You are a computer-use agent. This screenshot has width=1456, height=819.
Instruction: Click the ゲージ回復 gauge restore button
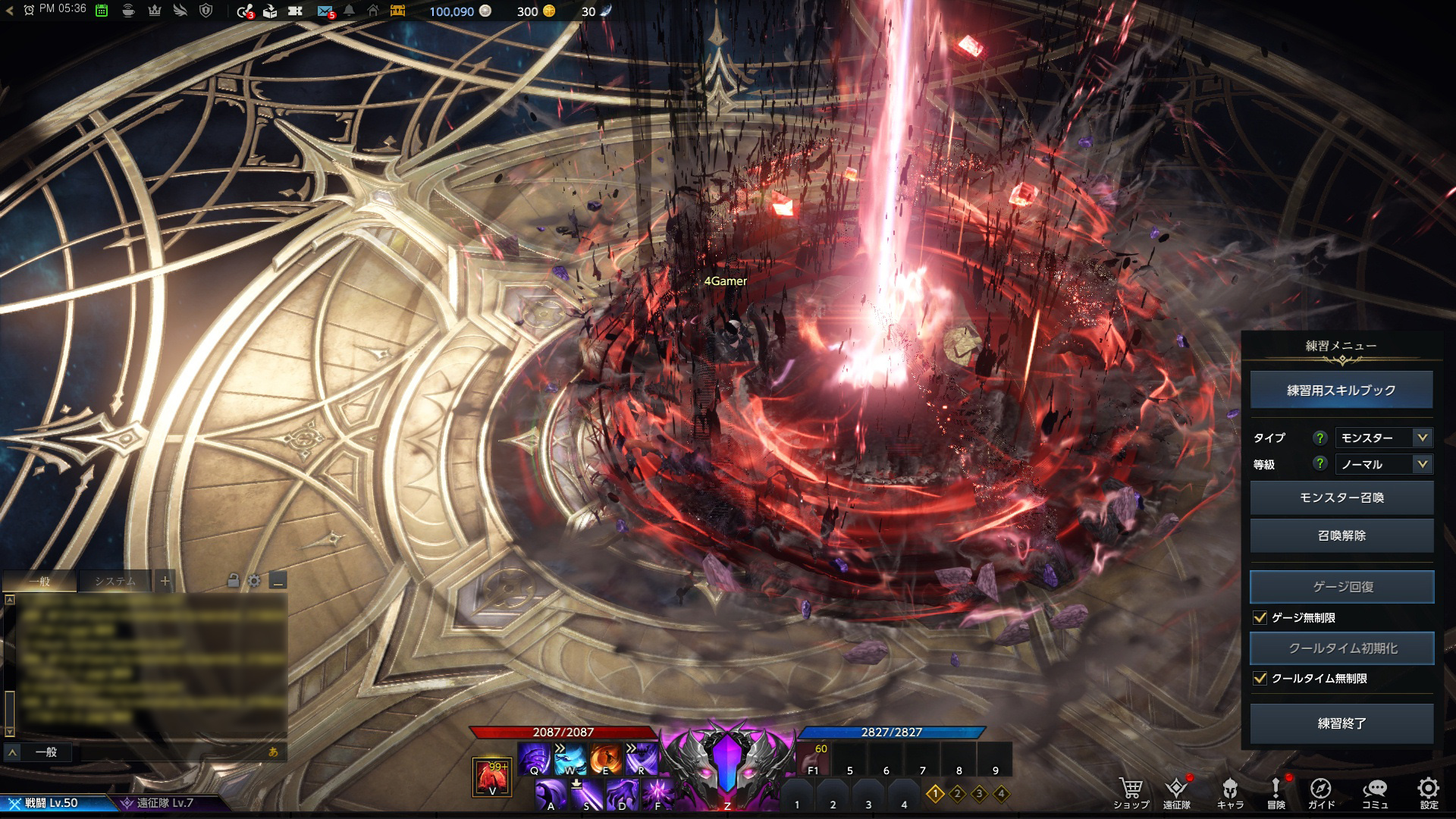coord(1341,587)
